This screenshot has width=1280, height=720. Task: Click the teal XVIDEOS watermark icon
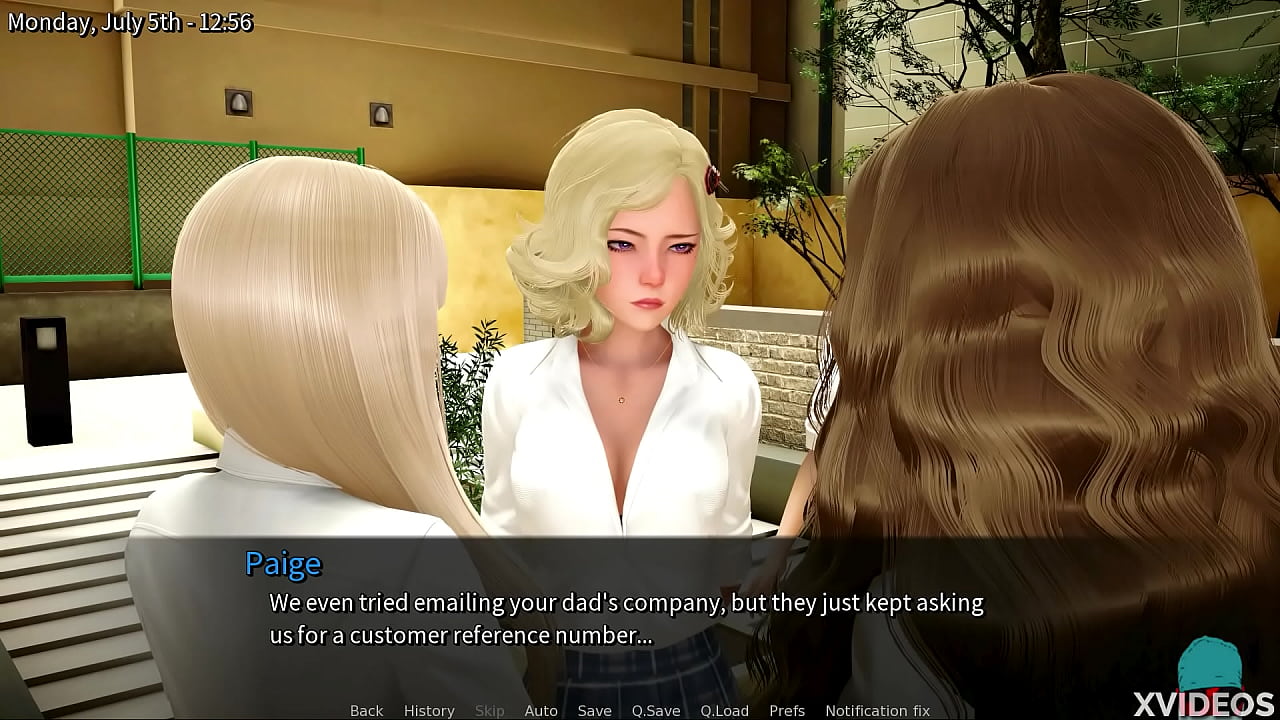[1213, 660]
